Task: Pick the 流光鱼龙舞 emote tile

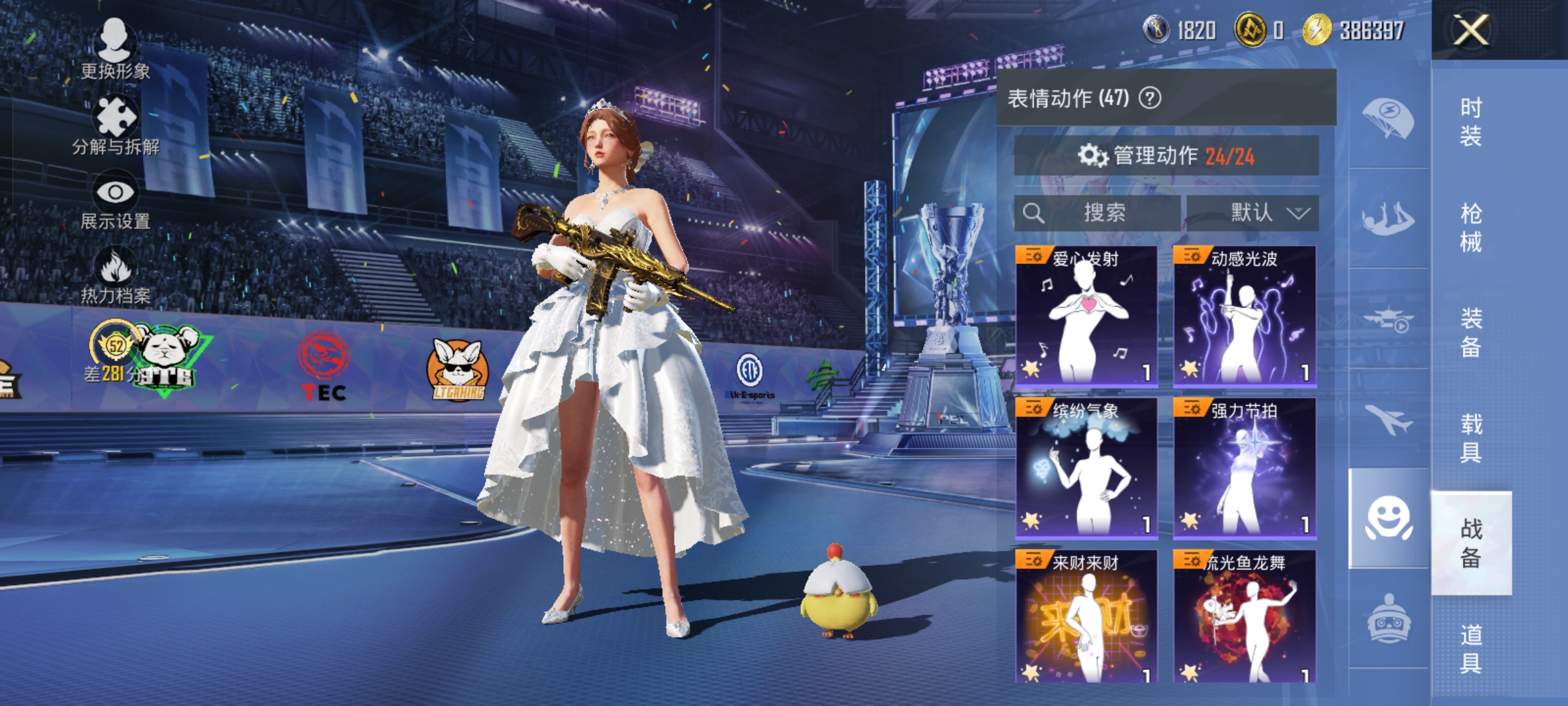Action: 1245,616
